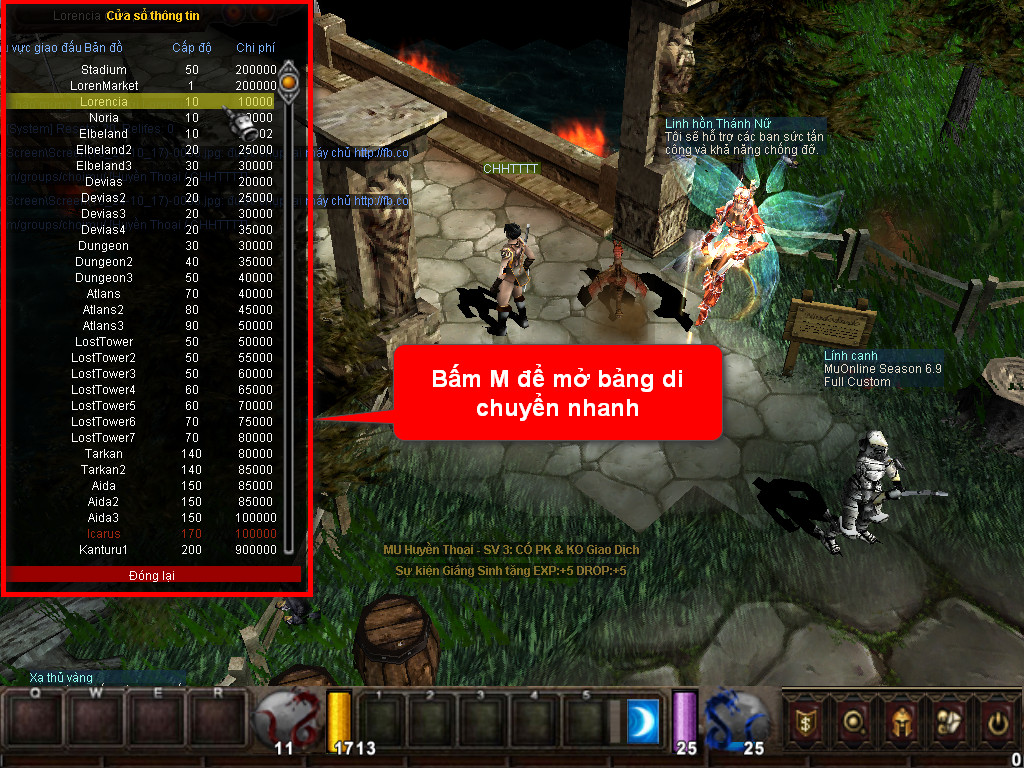Warp to the highlighted Lorencia row

pyautogui.click(x=104, y=102)
